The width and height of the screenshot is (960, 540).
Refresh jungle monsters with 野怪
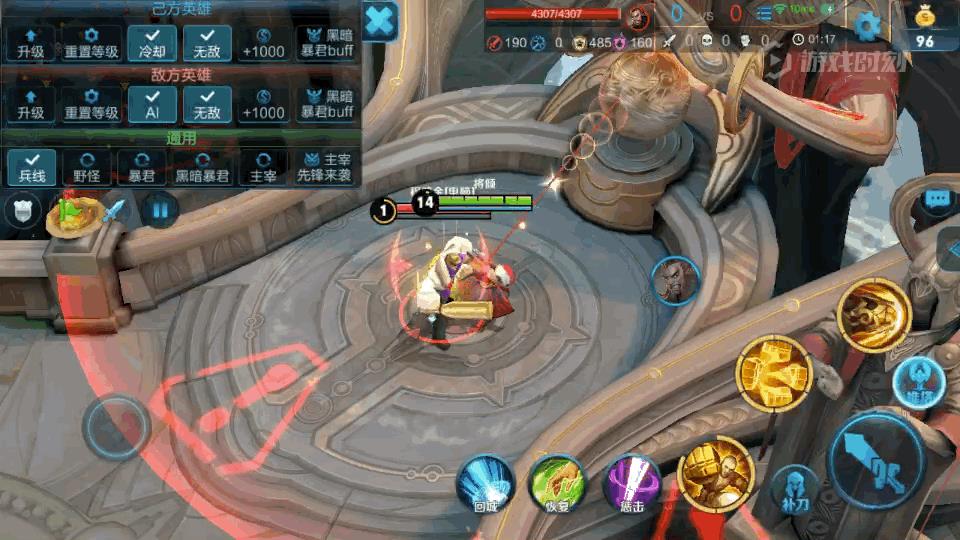point(87,167)
